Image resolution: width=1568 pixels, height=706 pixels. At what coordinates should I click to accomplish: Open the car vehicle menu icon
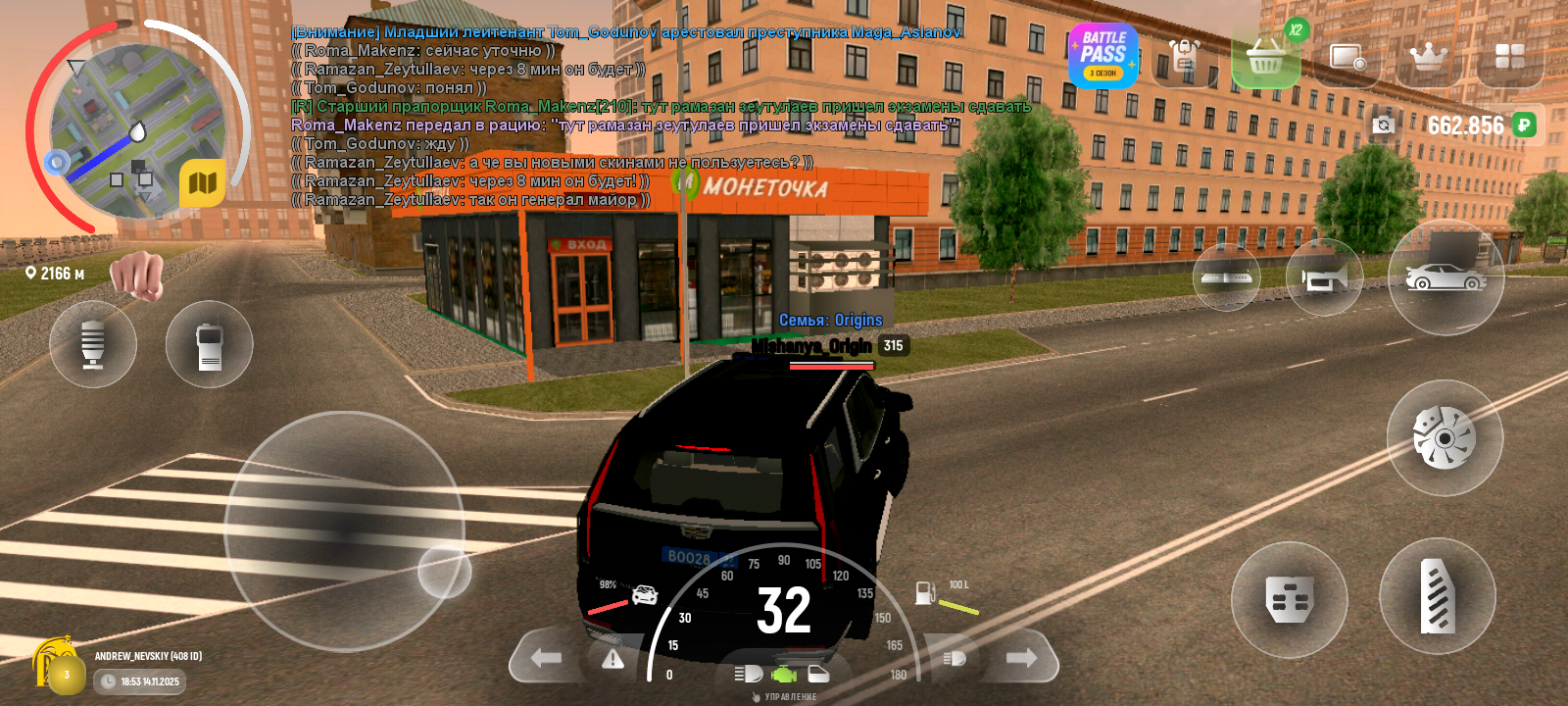point(1448,279)
